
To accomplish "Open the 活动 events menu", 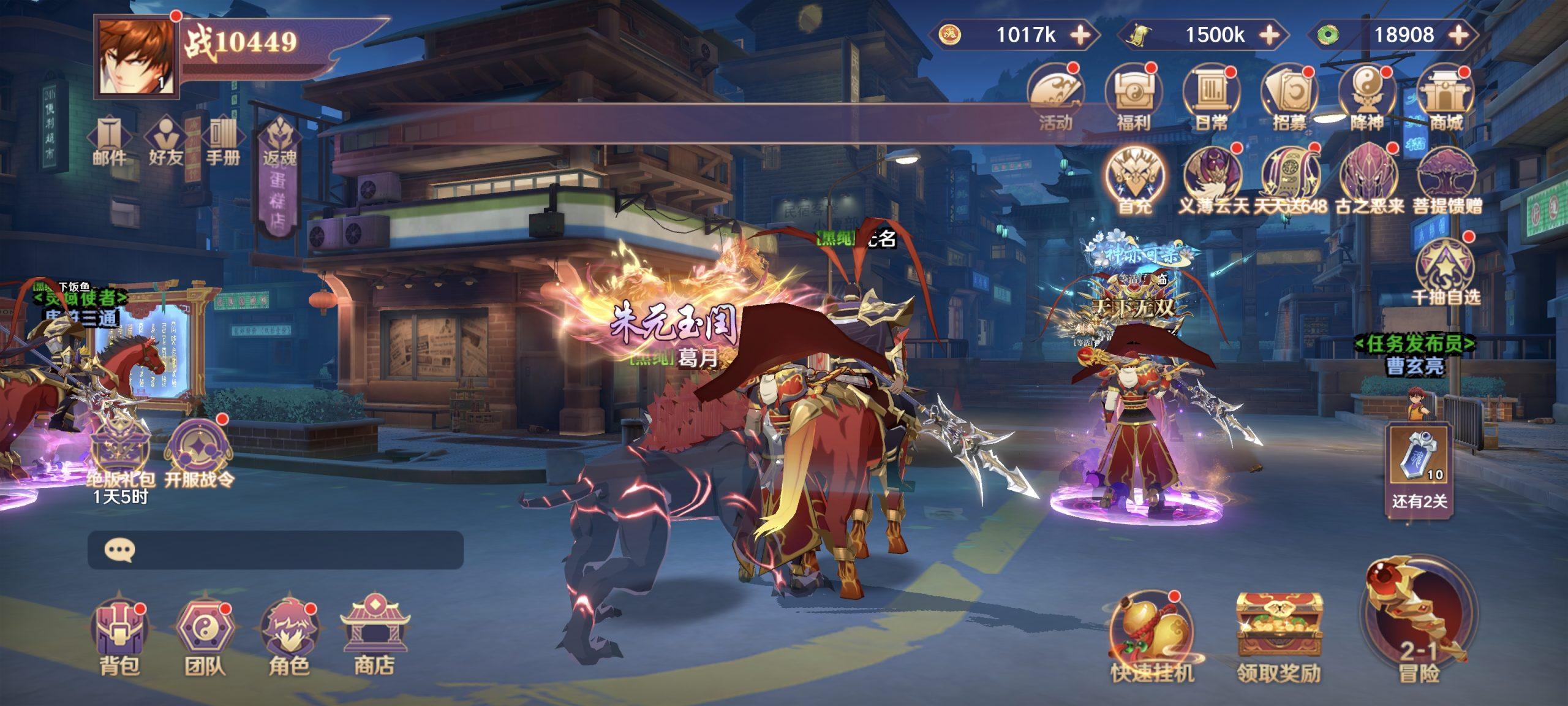I will coord(1055,98).
